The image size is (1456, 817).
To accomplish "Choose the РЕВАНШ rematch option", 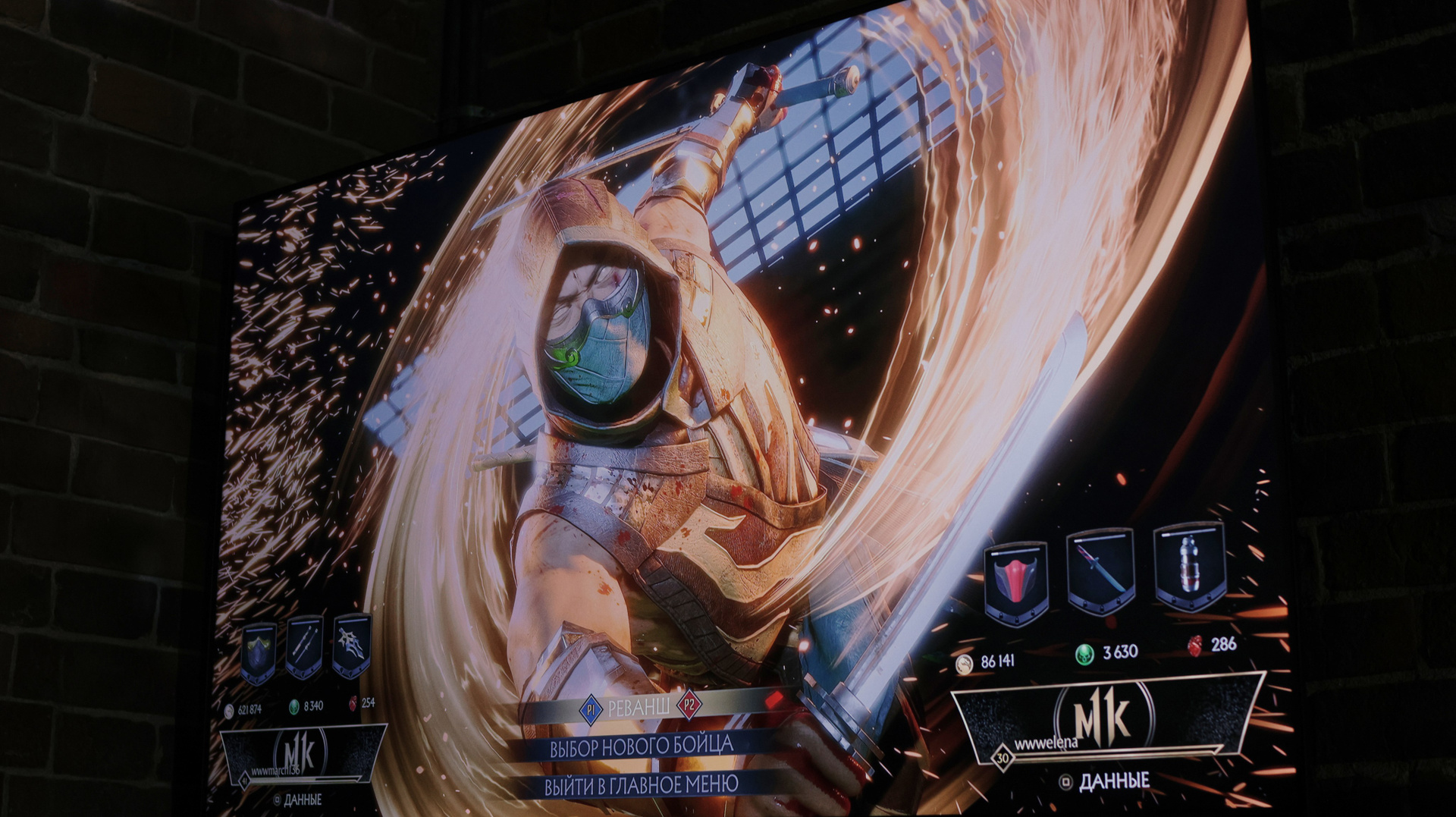I will pyautogui.click(x=638, y=709).
